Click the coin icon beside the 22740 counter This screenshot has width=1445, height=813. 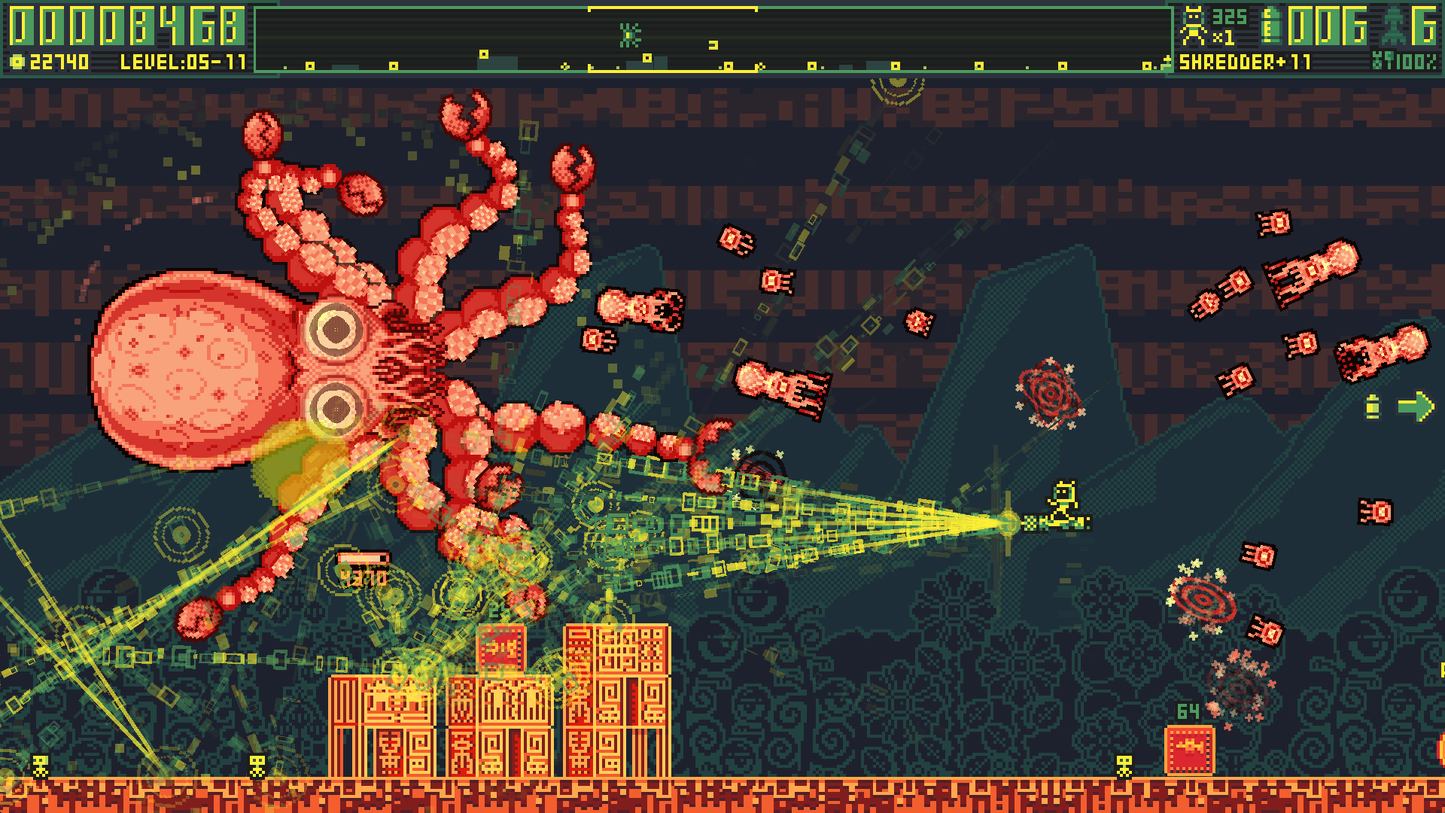pyautogui.click(x=17, y=60)
